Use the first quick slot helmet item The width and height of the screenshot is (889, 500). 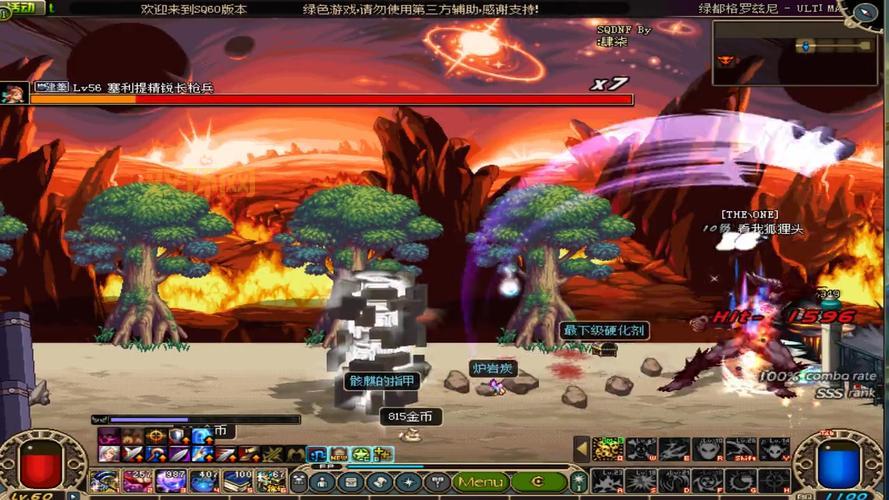click(105, 481)
